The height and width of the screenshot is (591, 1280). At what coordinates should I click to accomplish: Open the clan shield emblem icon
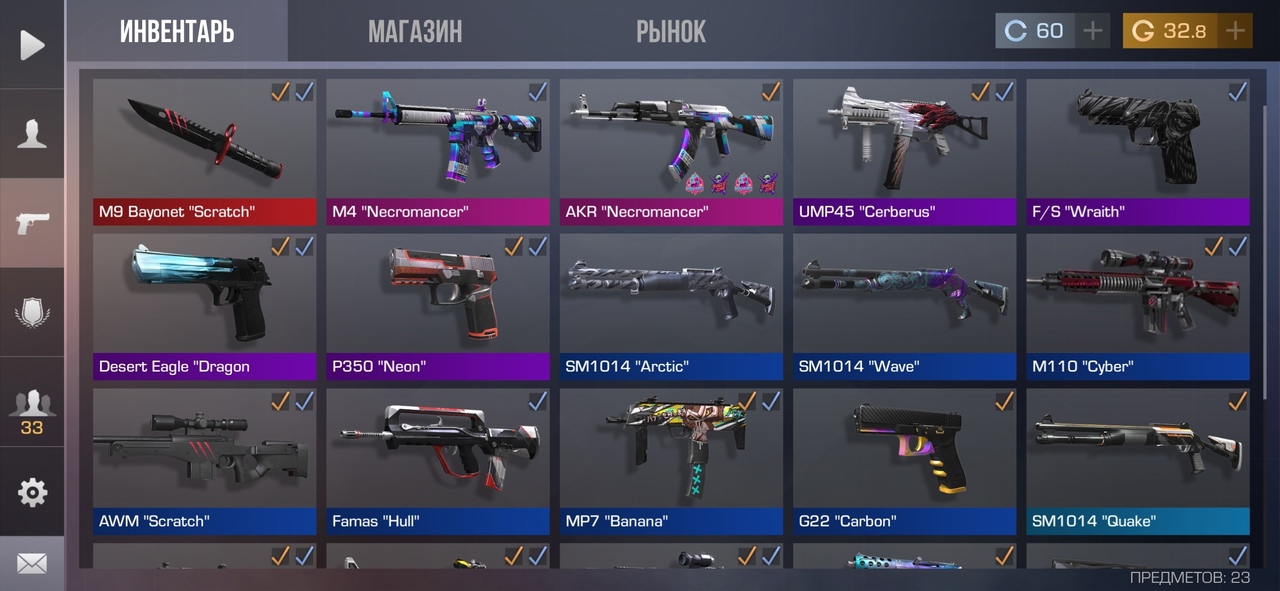(32, 313)
